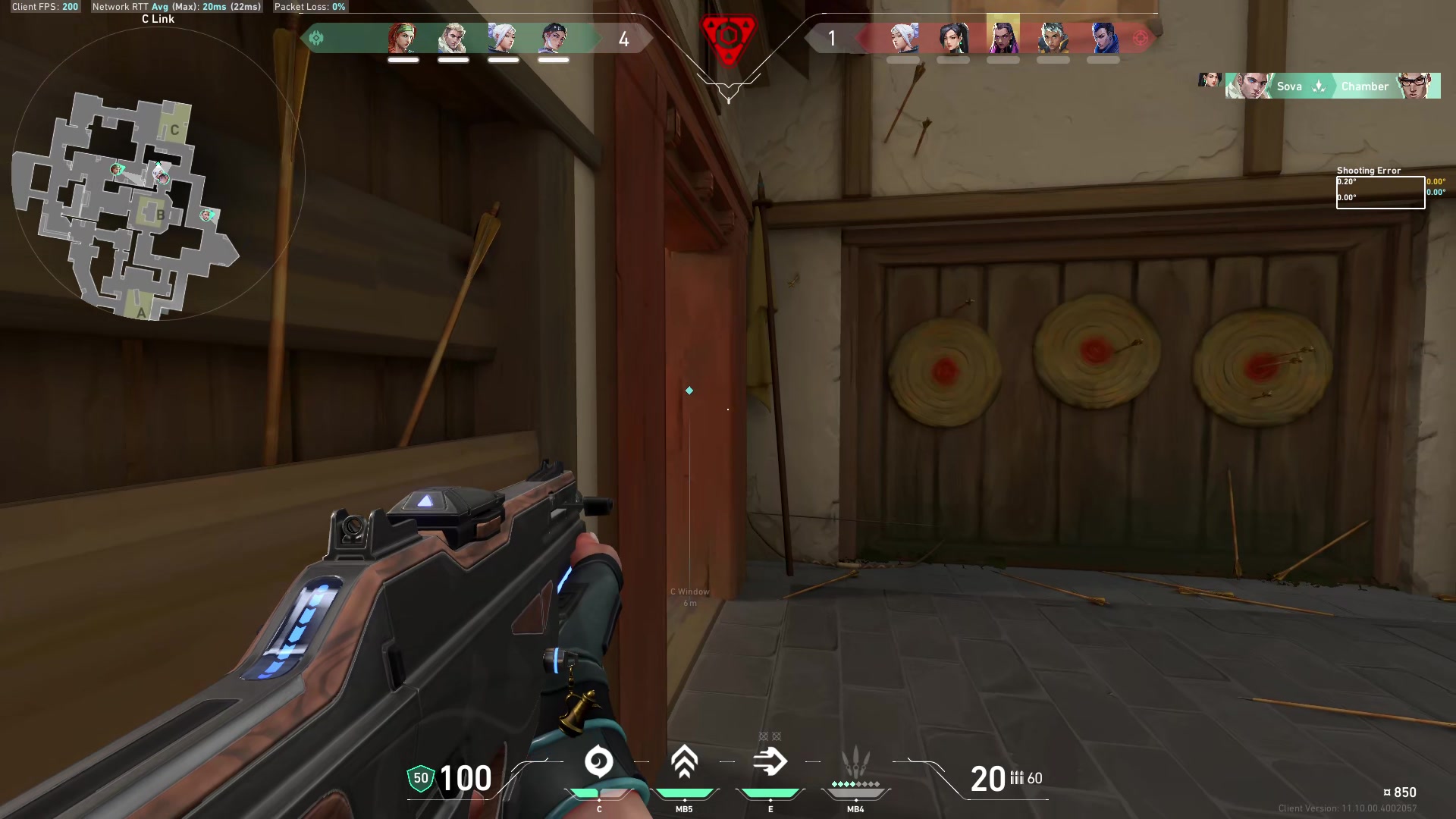The width and height of the screenshot is (1456, 819).
Task: Click the enemy score 1 banner
Action: (832, 39)
